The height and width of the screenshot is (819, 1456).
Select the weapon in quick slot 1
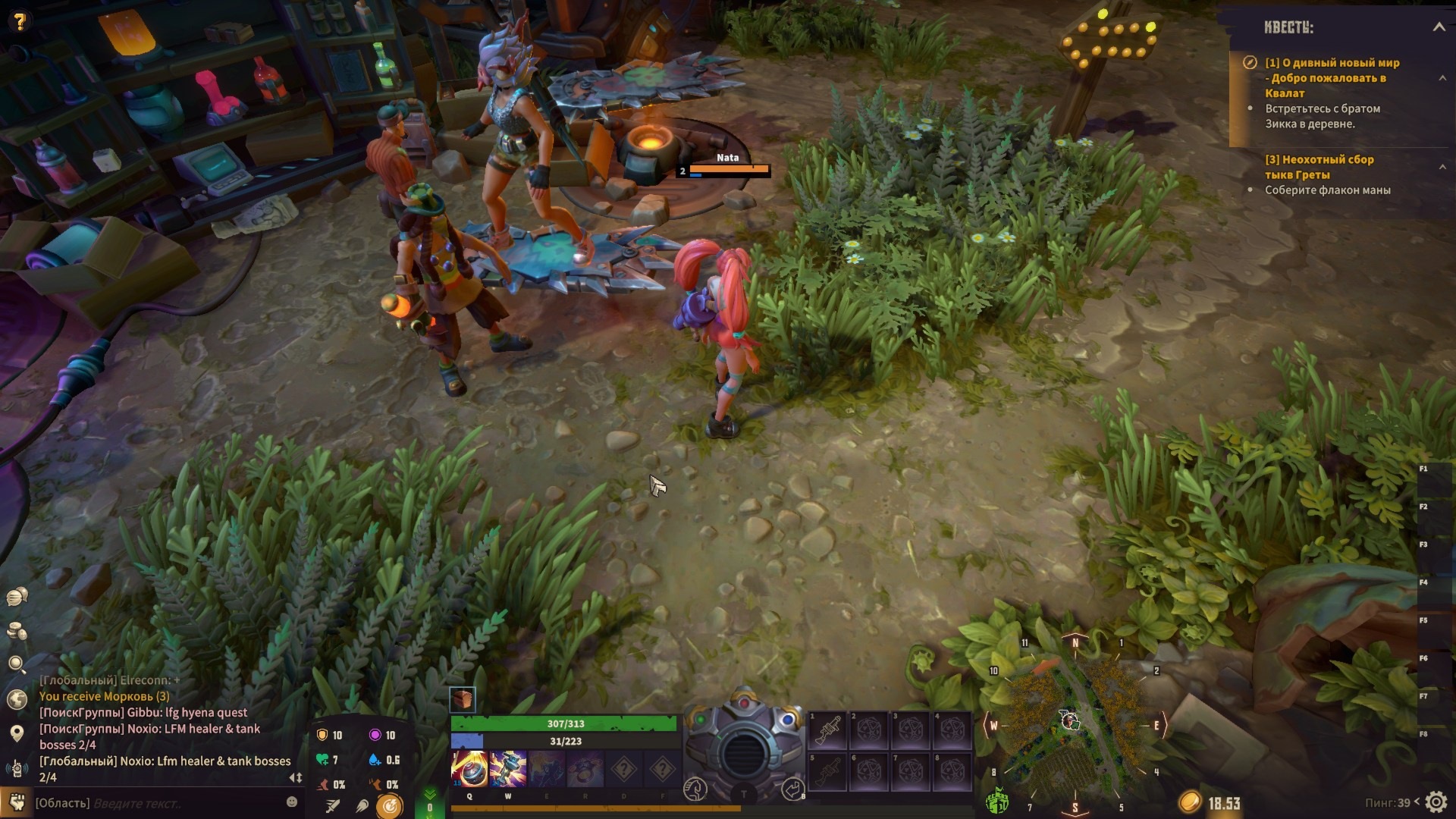(827, 731)
